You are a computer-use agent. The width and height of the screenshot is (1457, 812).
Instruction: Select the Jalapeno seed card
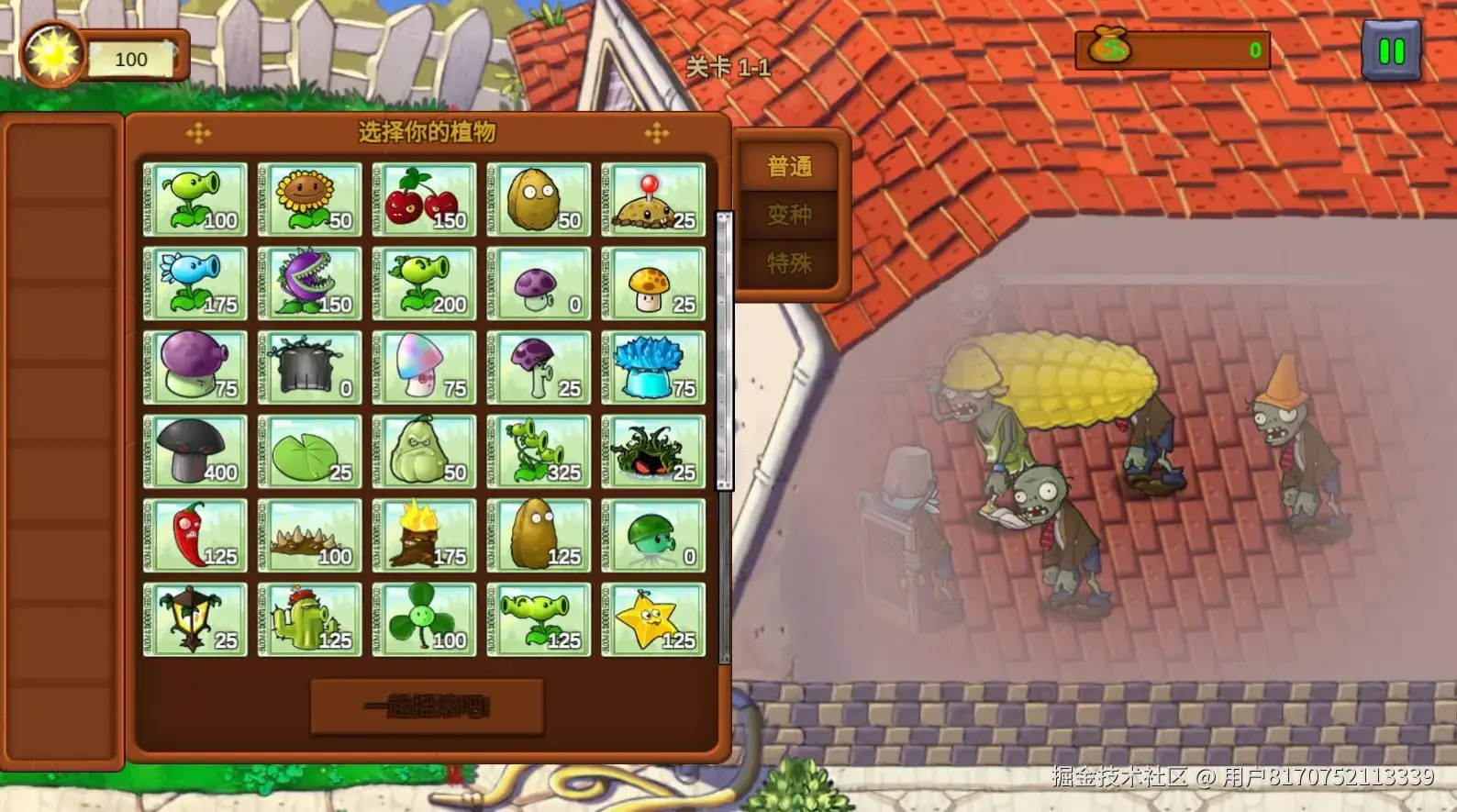(x=195, y=536)
